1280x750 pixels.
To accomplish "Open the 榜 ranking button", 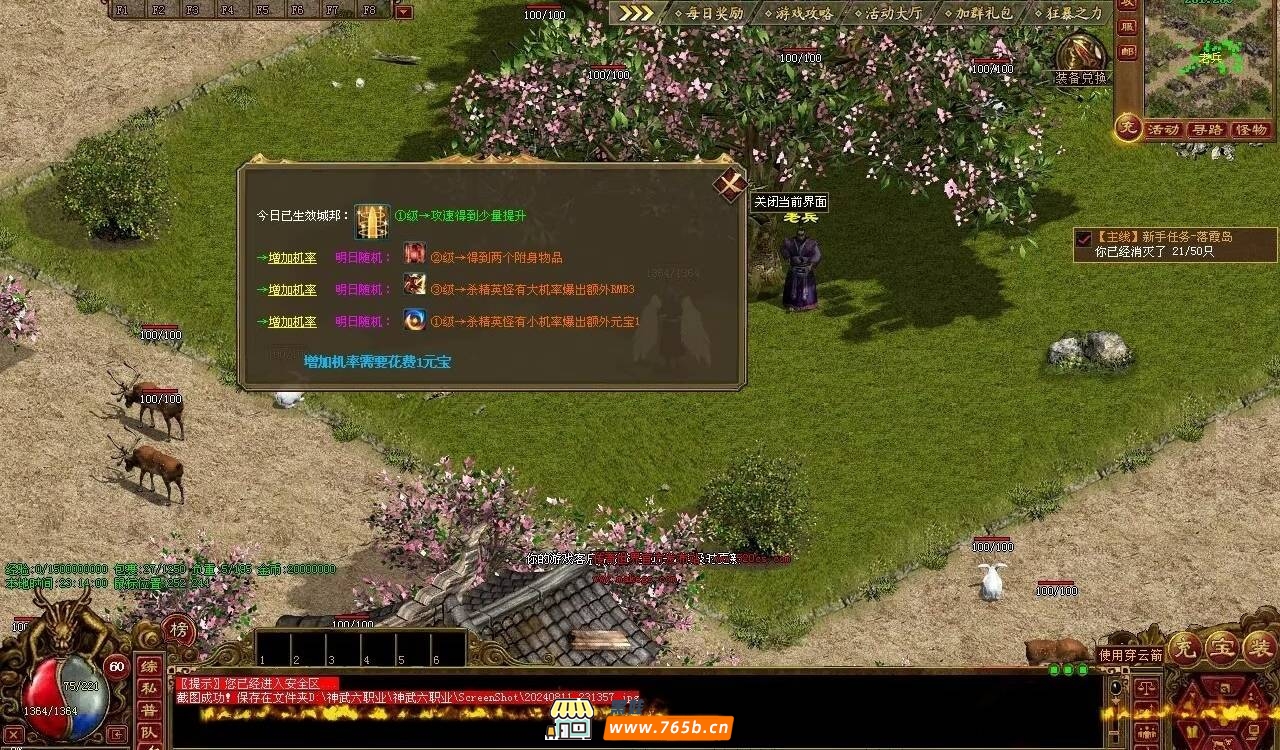I will [179, 629].
